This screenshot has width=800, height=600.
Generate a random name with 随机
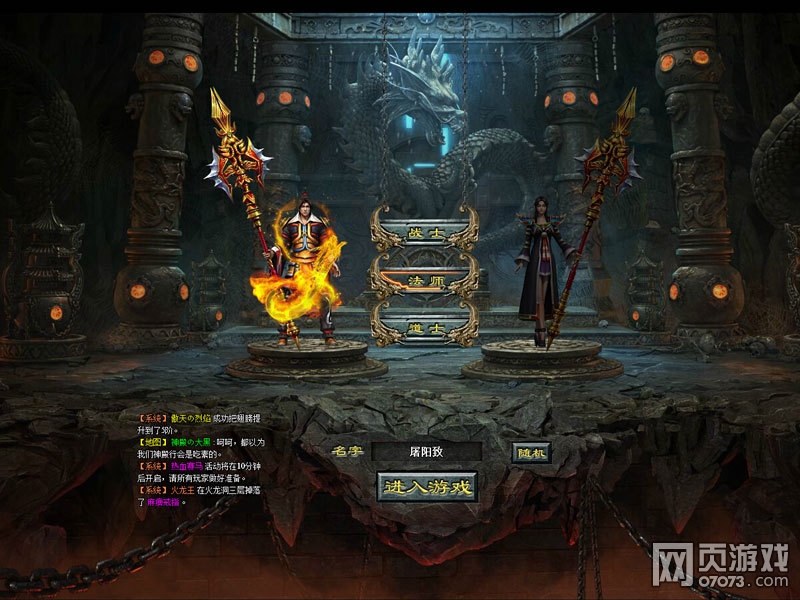(x=531, y=452)
